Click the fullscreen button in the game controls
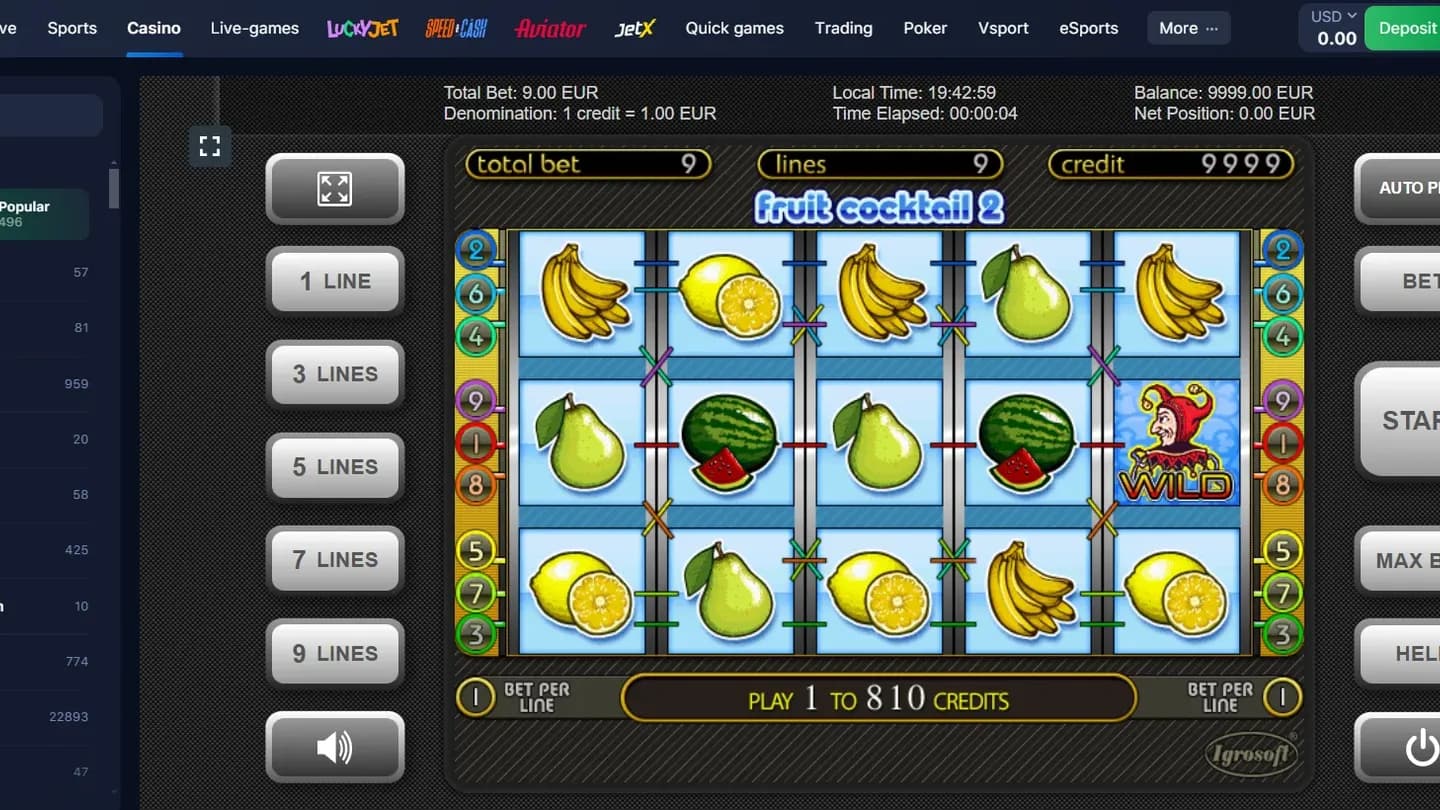Image resolution: width=1440 pixels, height=810 pixels. (335, 189)
